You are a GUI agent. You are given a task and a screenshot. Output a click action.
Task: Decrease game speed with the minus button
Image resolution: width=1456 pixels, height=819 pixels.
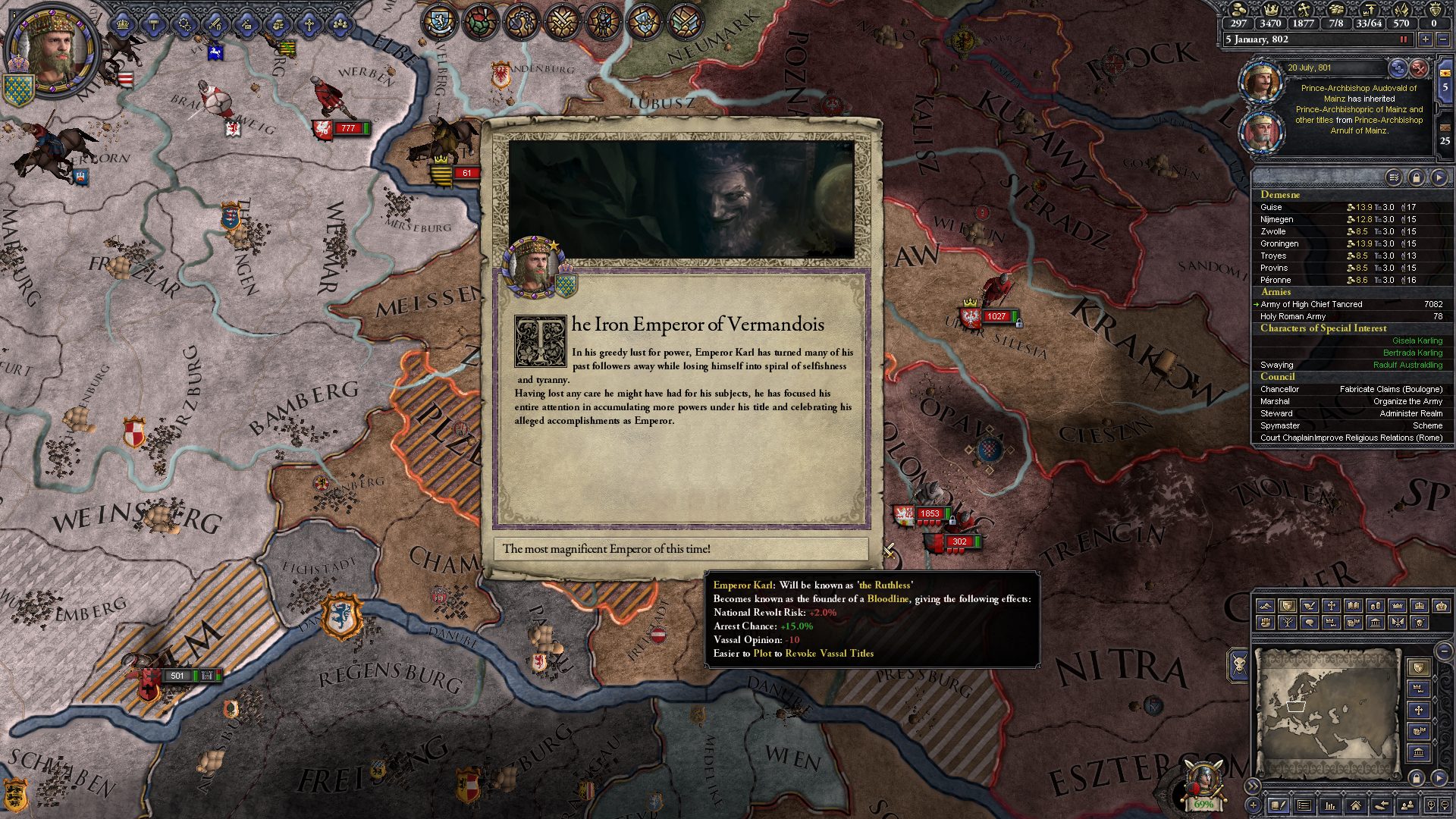click(x=1443, y=39)
